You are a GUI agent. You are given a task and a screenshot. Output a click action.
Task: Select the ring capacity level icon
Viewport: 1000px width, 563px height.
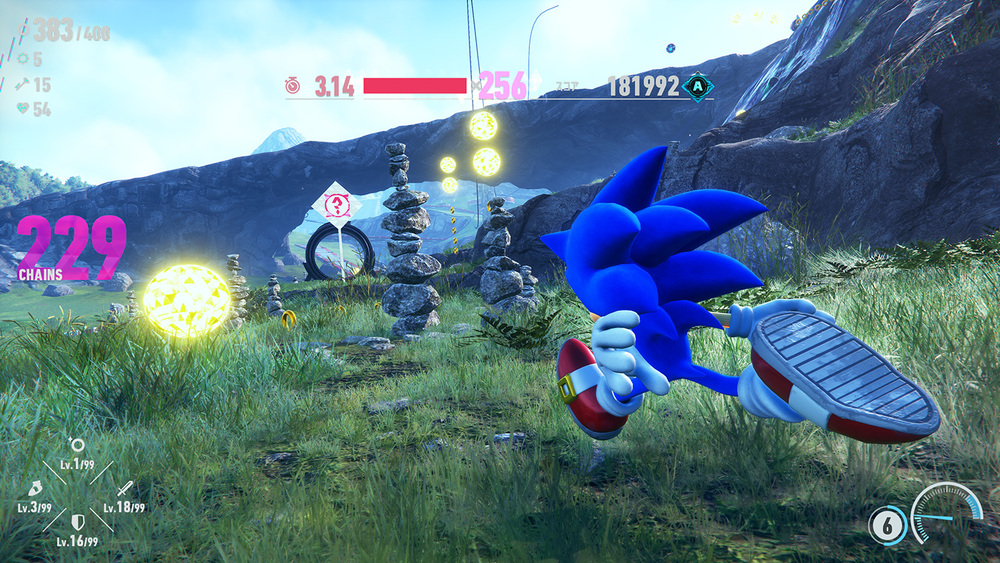(77, 446)
